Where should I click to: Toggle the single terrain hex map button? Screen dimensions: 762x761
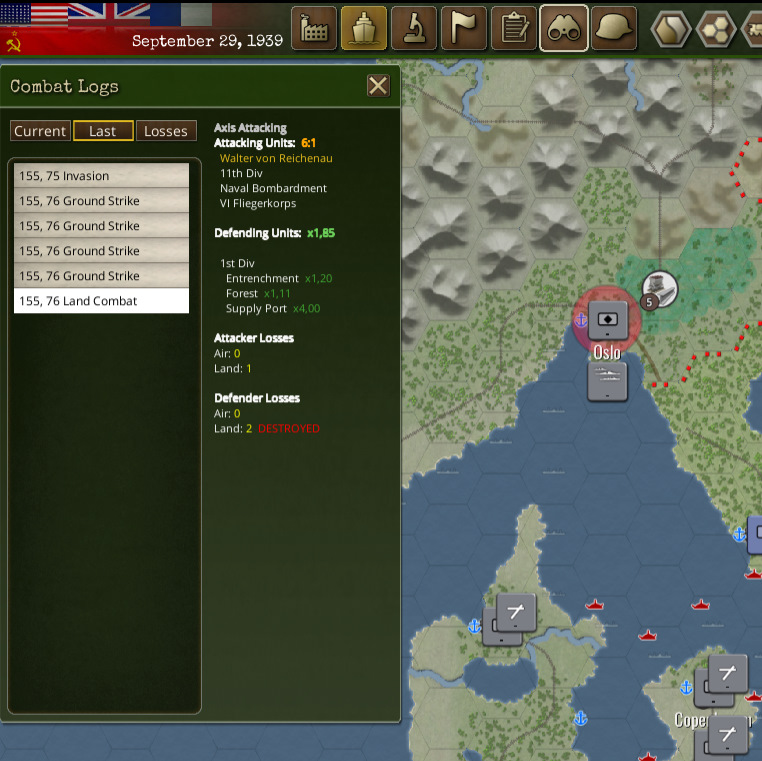pos(670,28)
